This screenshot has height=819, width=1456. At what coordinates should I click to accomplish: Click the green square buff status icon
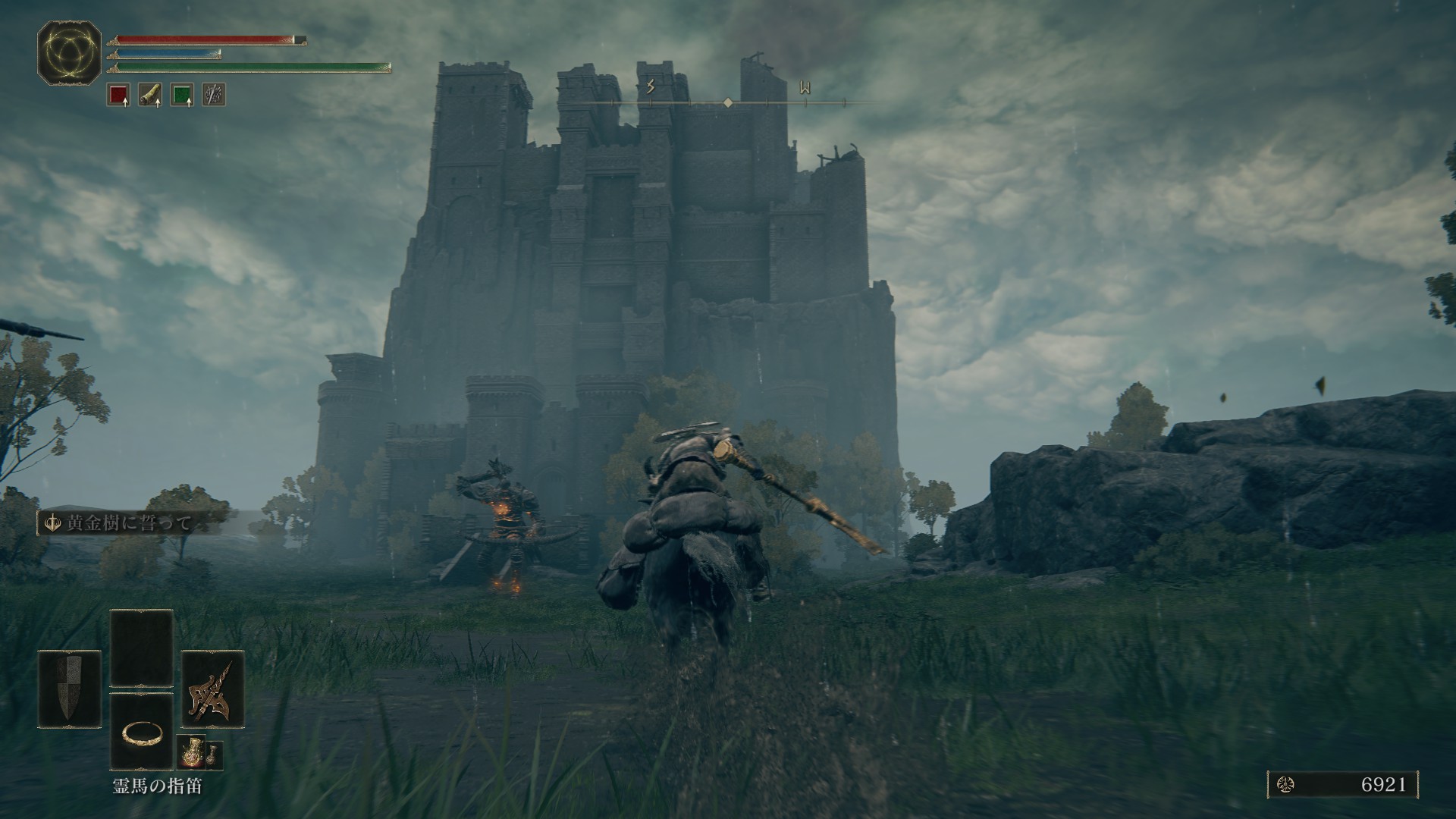coord(182,95)
